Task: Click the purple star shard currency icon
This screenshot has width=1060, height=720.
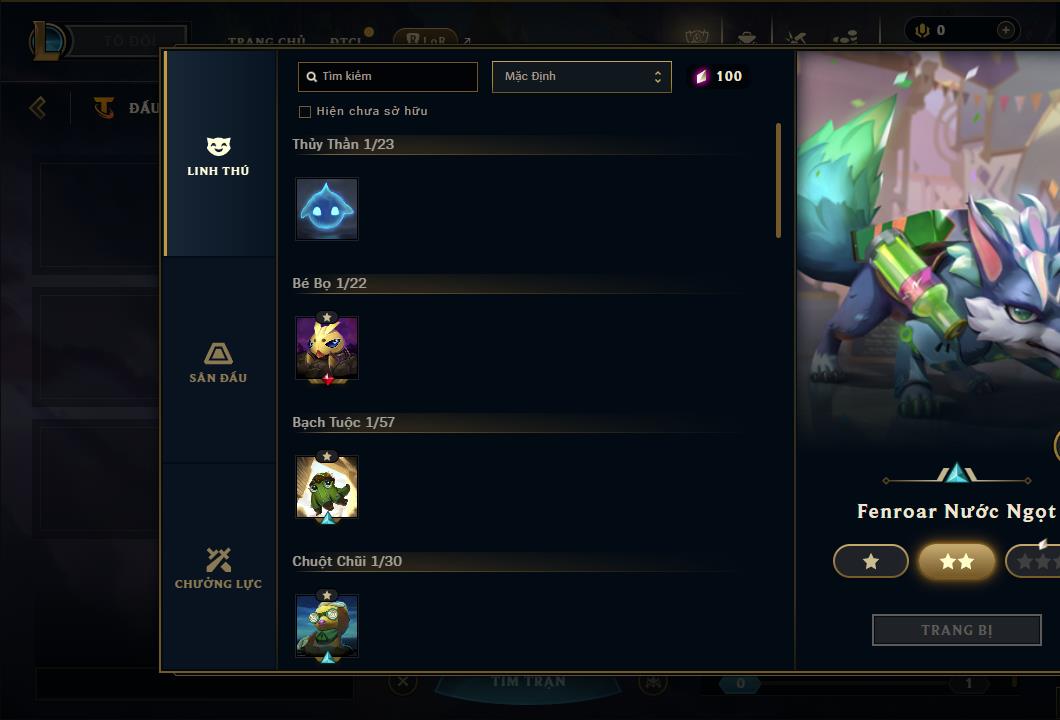Action: pyautogui.click(x=701, y=77)
